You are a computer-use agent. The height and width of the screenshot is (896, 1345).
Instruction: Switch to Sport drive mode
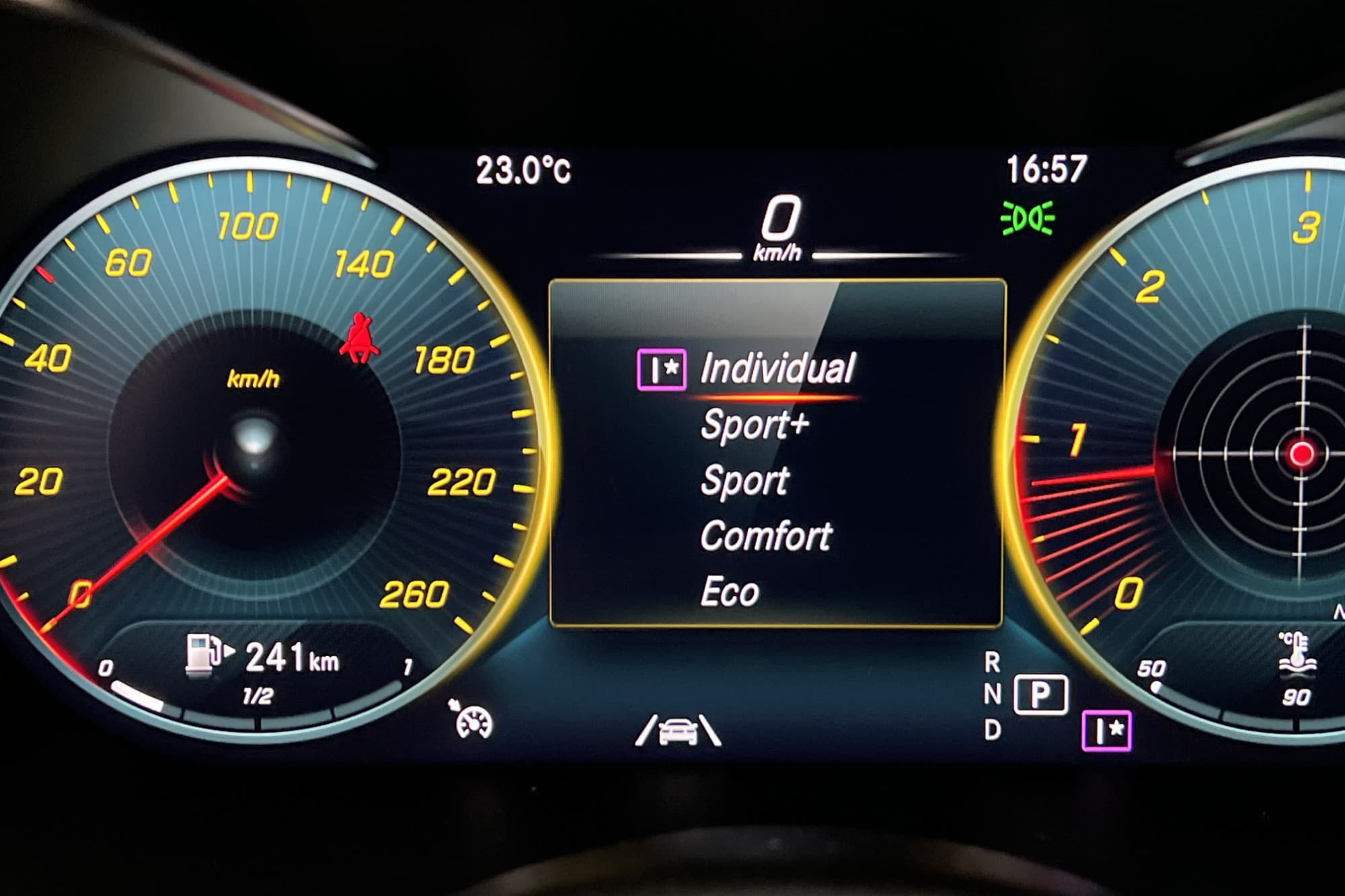tap(744, 481)
